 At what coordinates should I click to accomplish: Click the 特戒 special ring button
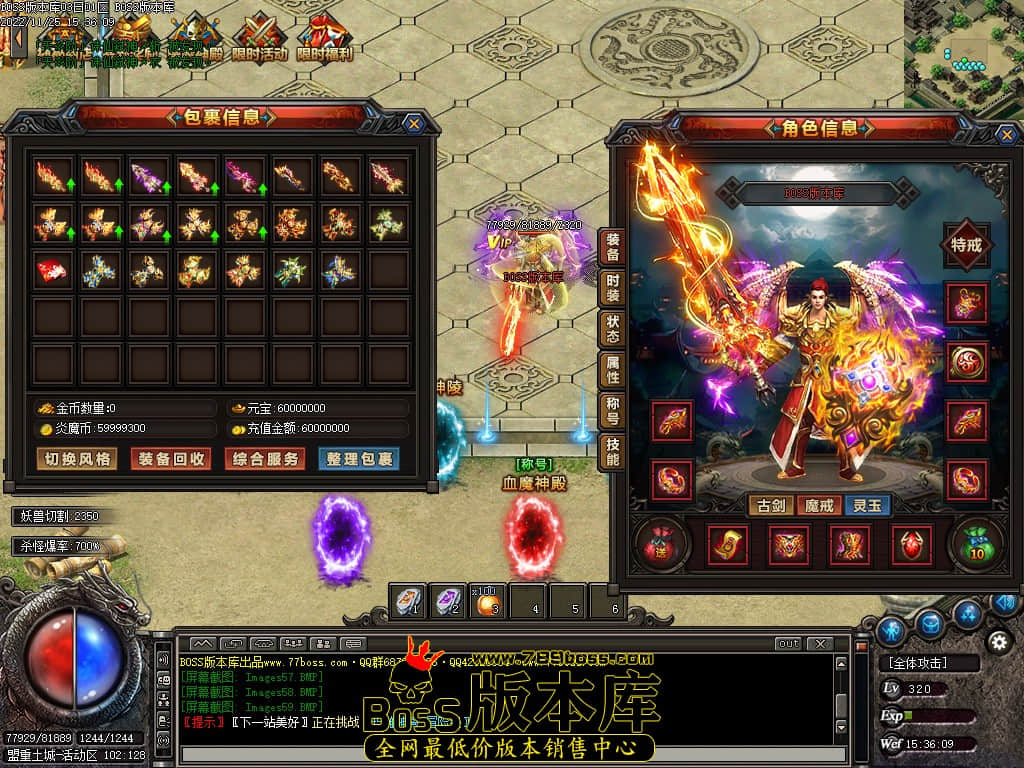click(x=966, y=245)
